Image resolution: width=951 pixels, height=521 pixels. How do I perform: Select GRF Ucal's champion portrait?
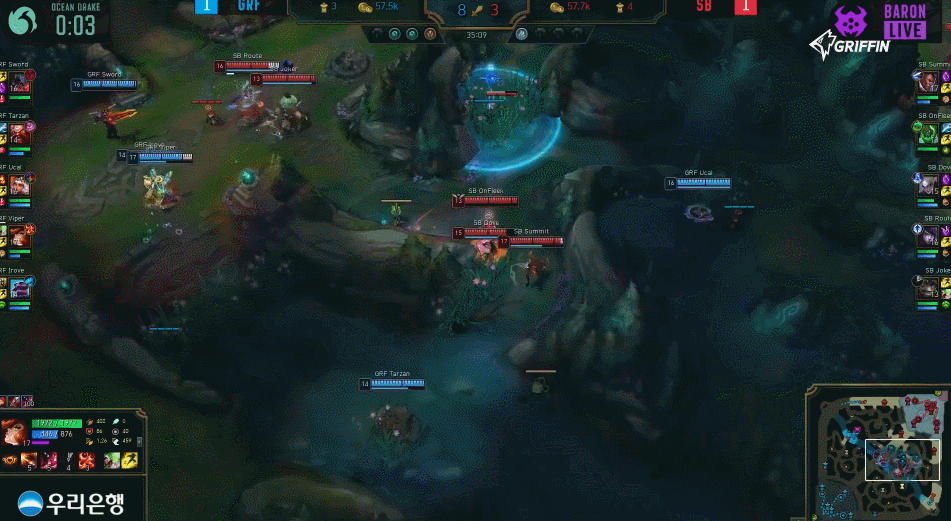pos(19,187)
